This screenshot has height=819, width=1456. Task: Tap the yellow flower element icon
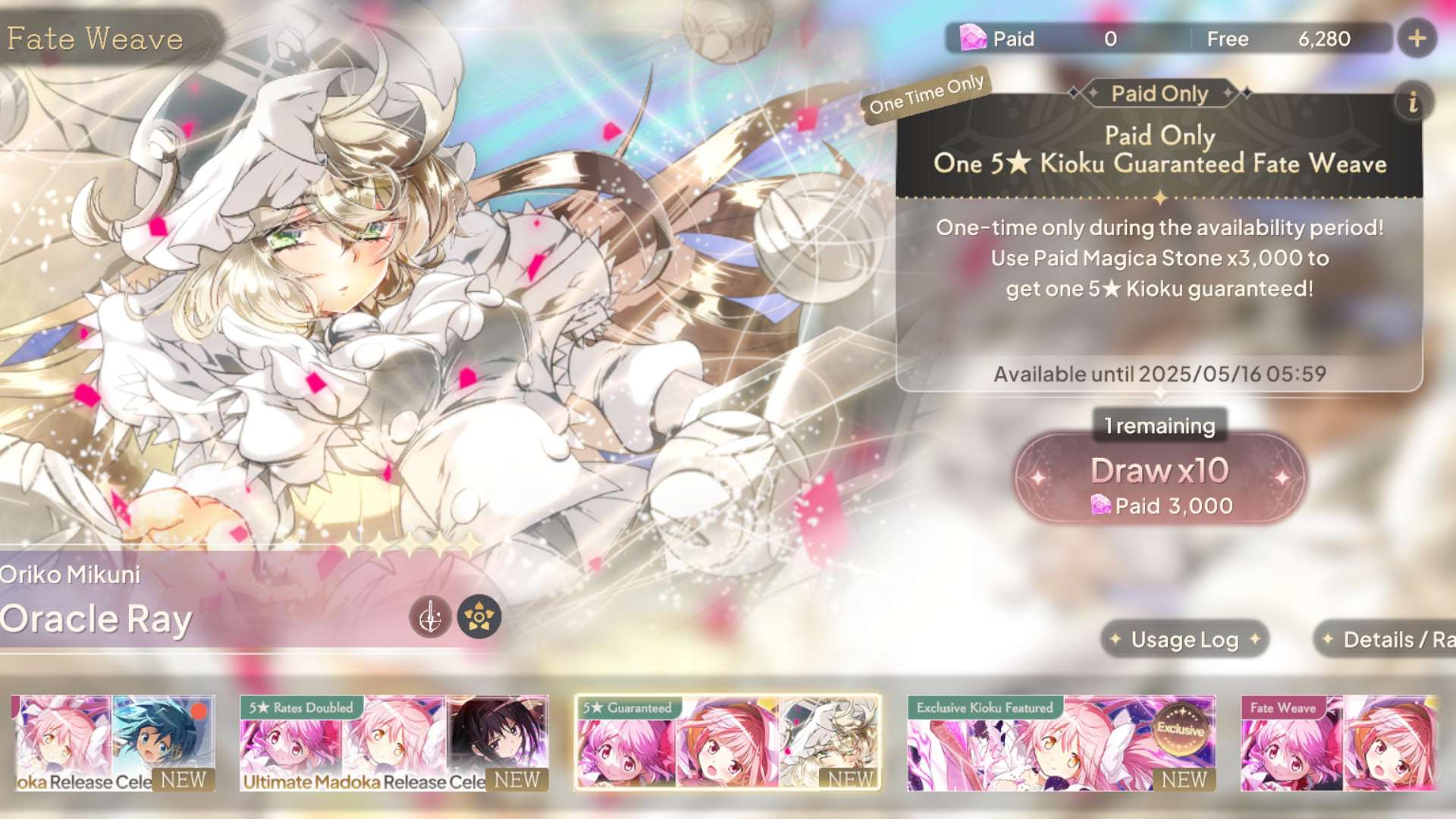coord(479,617)
